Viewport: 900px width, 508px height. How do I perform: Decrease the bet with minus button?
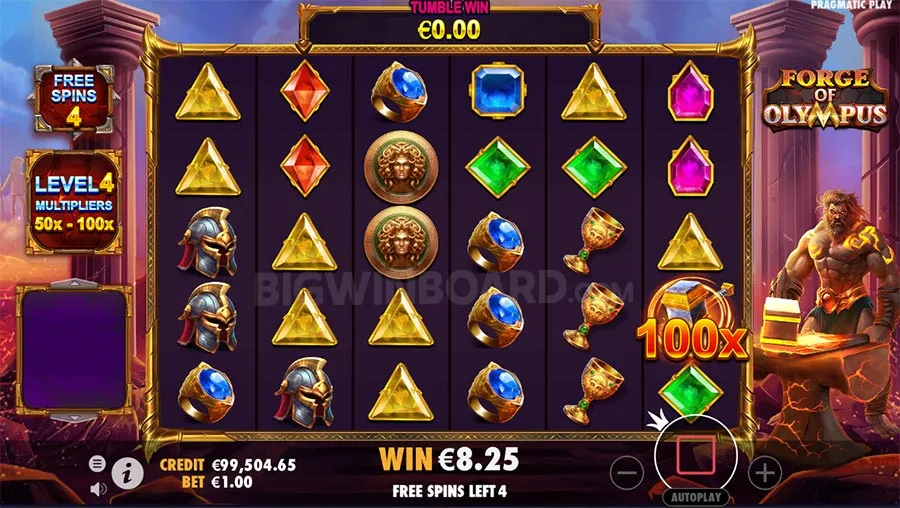tap(626, 471)
